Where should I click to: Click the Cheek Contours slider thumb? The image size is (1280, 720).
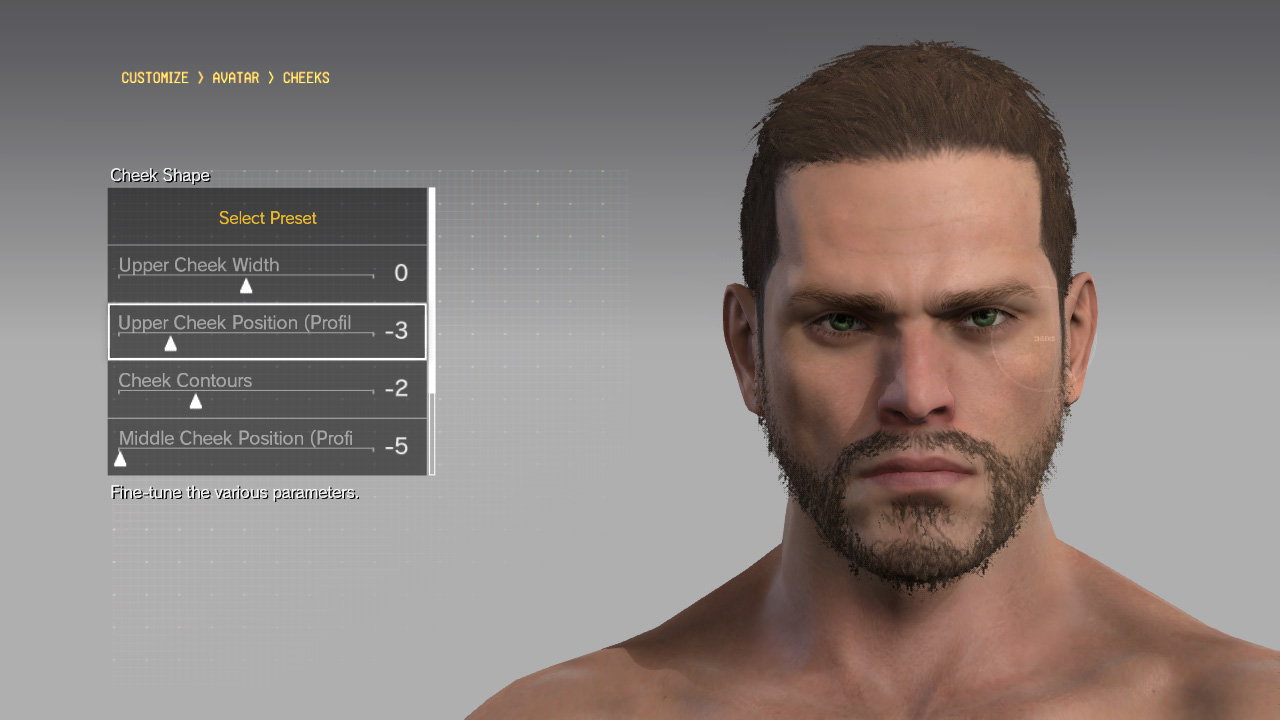point(196,401)
